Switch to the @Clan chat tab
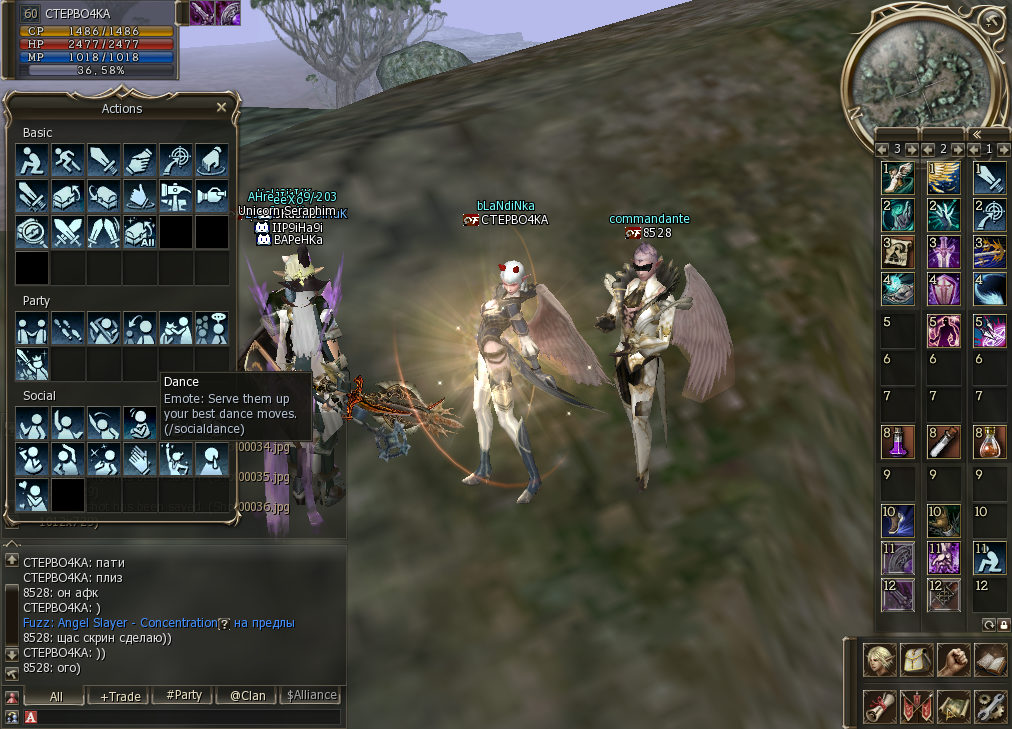 247,696
